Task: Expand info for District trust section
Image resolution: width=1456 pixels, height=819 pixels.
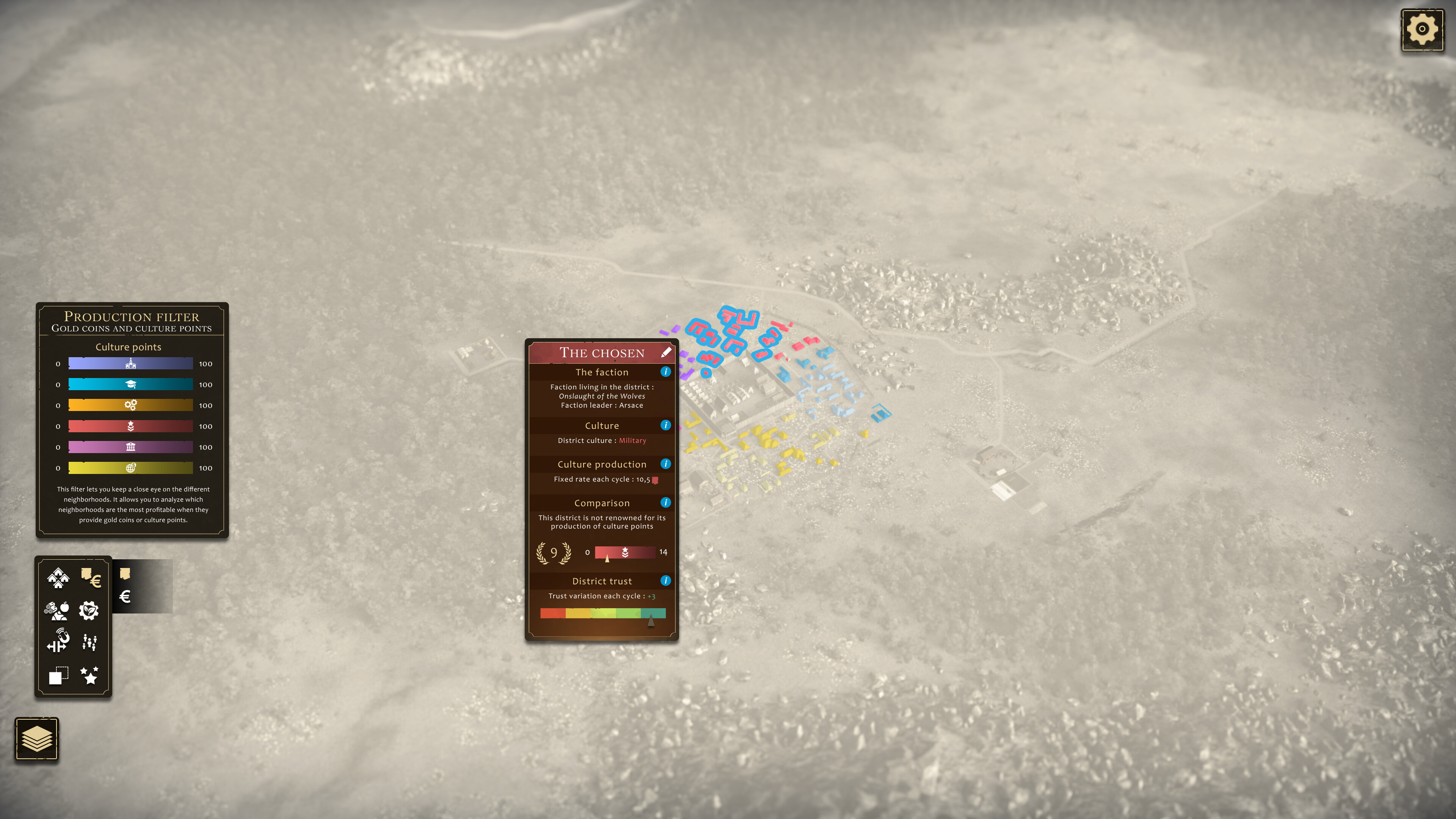Action: (x=665, y=581)
